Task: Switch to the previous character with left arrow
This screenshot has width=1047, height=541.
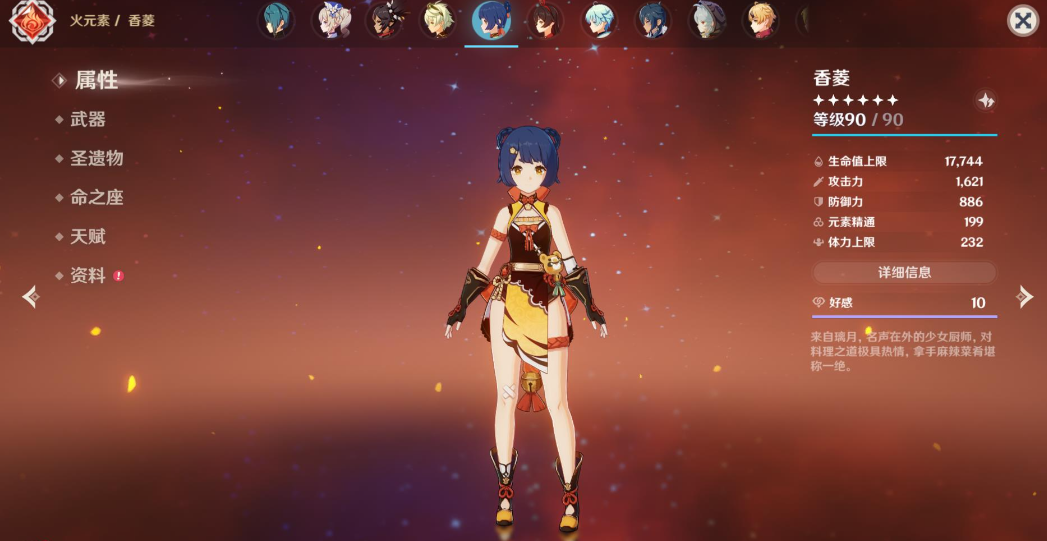Action: (x=30, y=296)
